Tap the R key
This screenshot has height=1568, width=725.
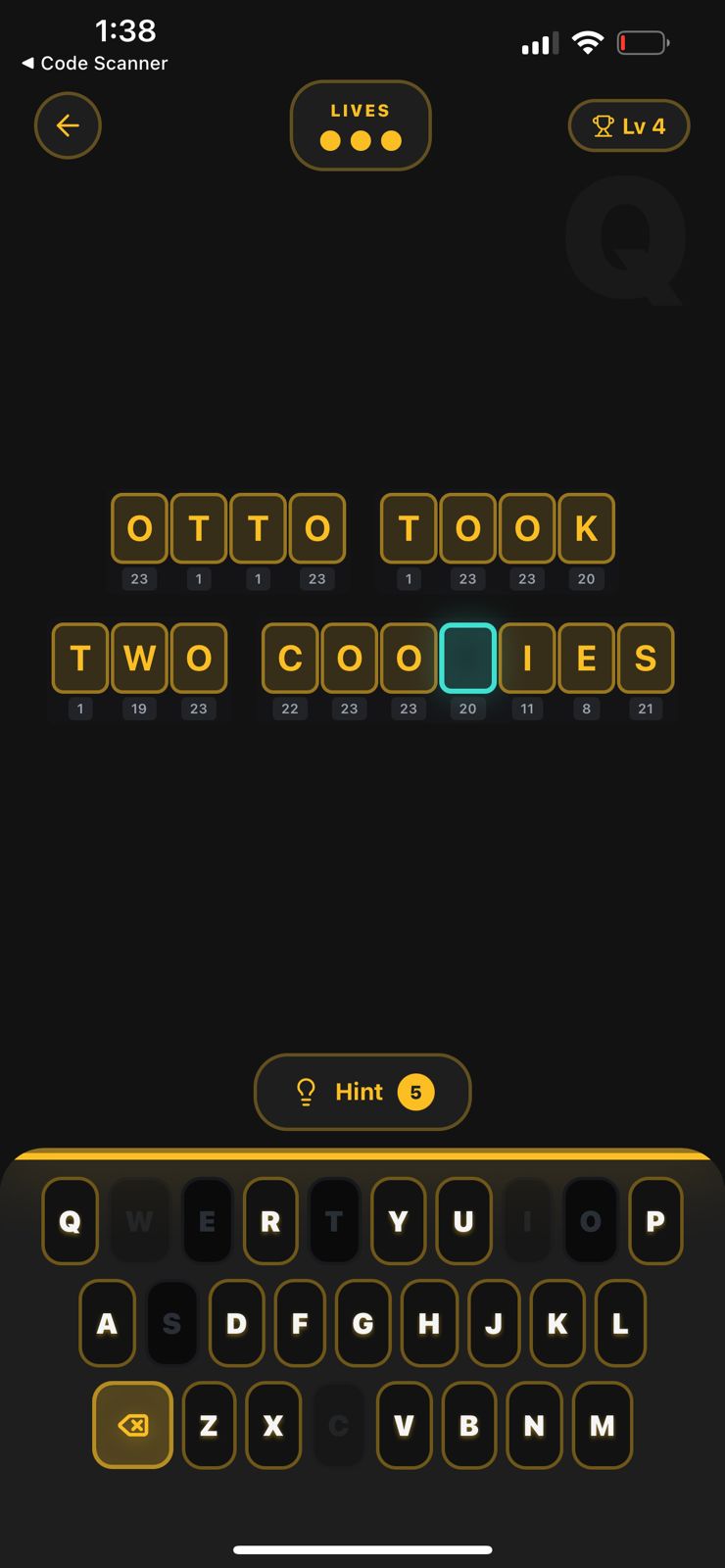point(270,1221)
